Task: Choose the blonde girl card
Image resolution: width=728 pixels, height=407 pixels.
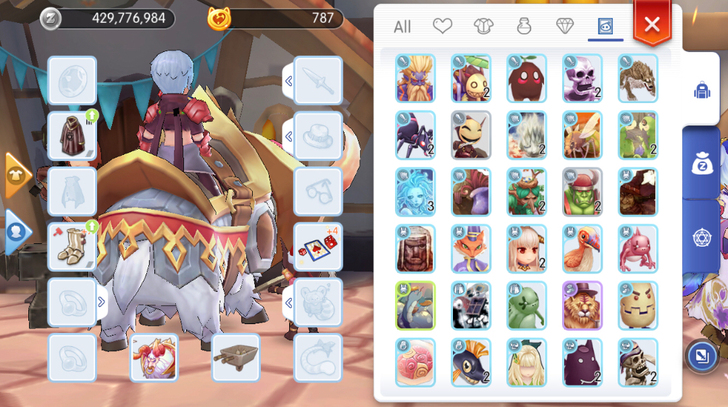Action: tap(526, 362)
